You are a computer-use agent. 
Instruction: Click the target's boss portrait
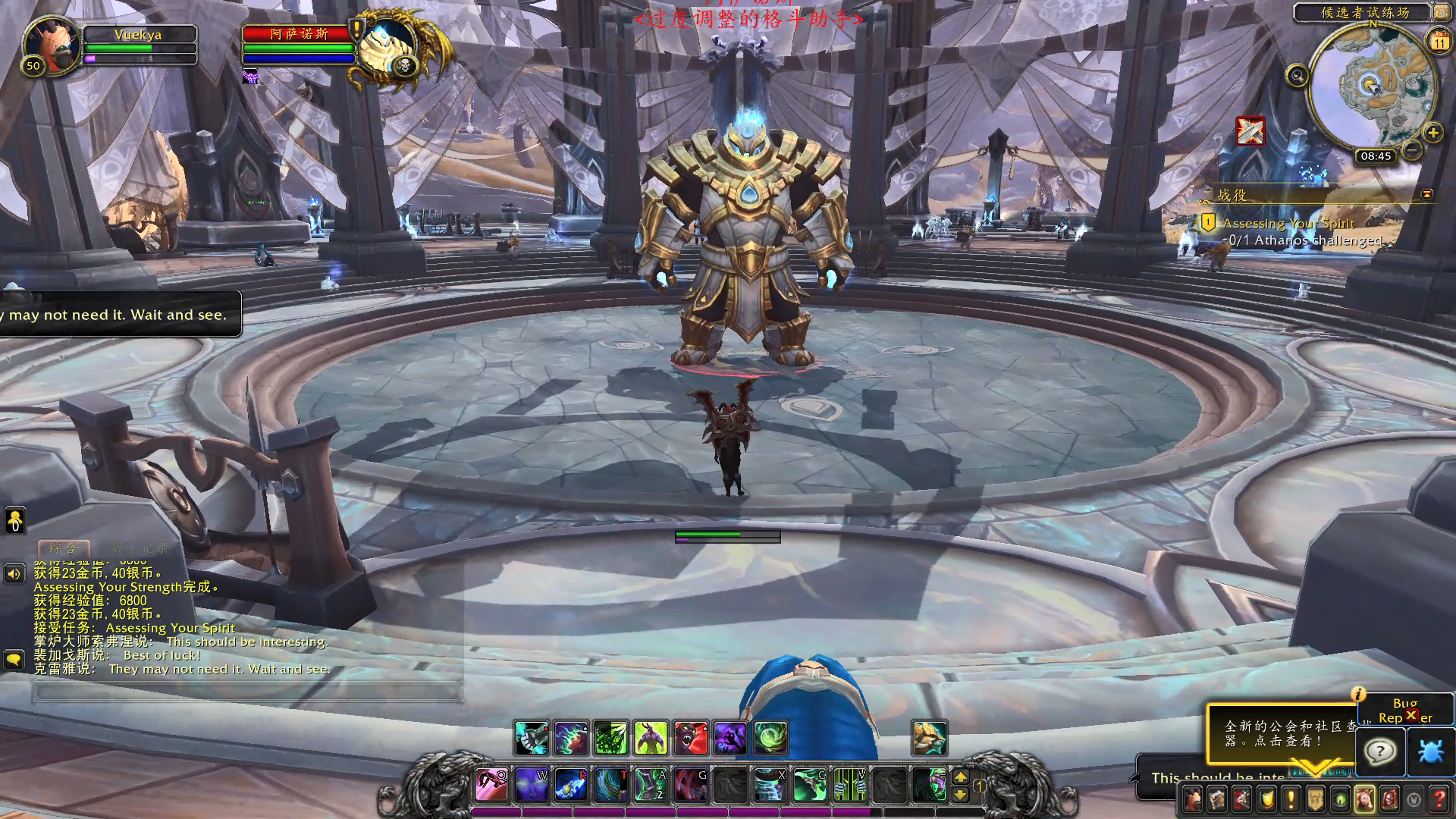click(387, 47)
